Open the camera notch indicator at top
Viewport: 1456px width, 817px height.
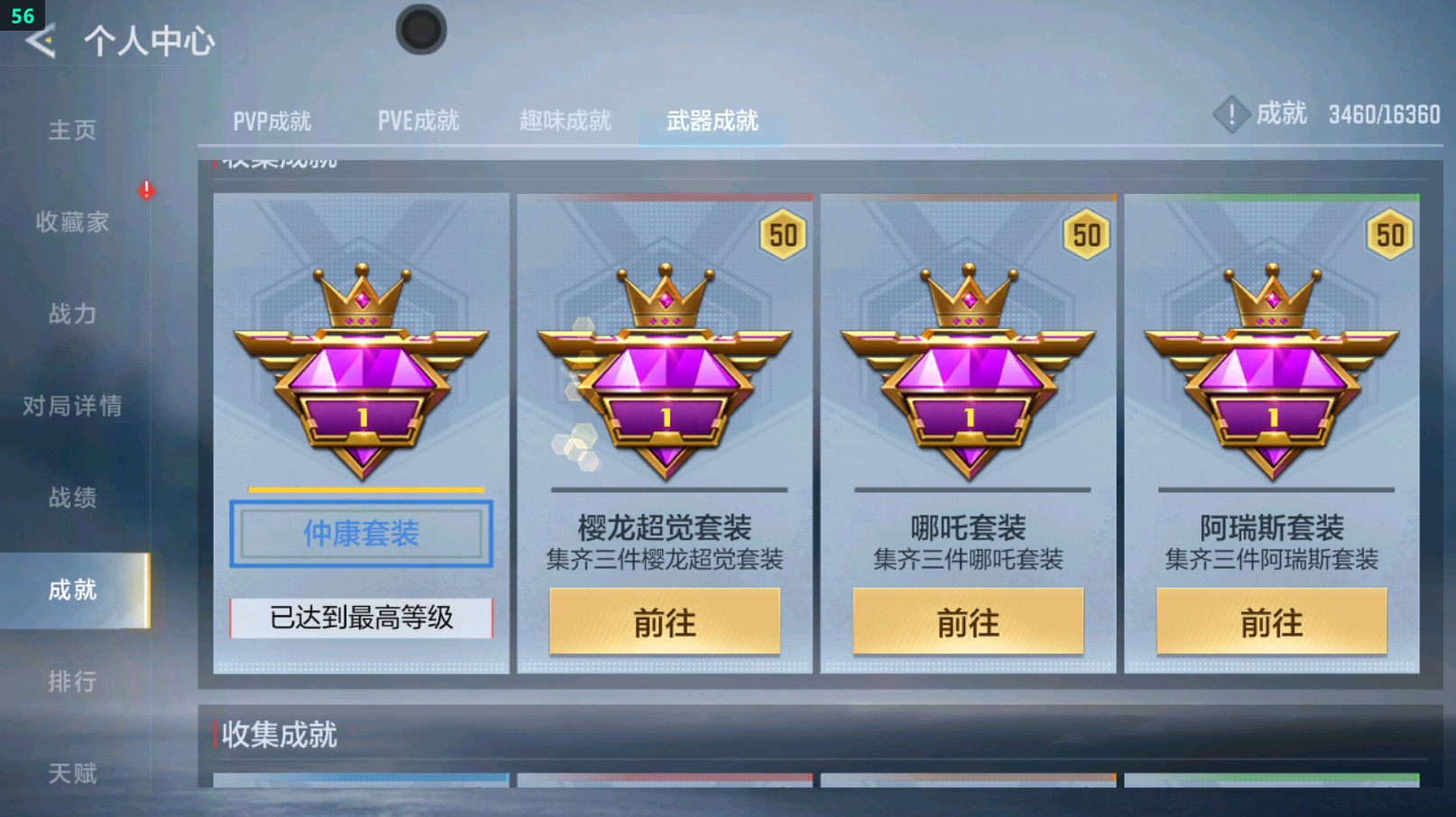click(x=420, y=29)
